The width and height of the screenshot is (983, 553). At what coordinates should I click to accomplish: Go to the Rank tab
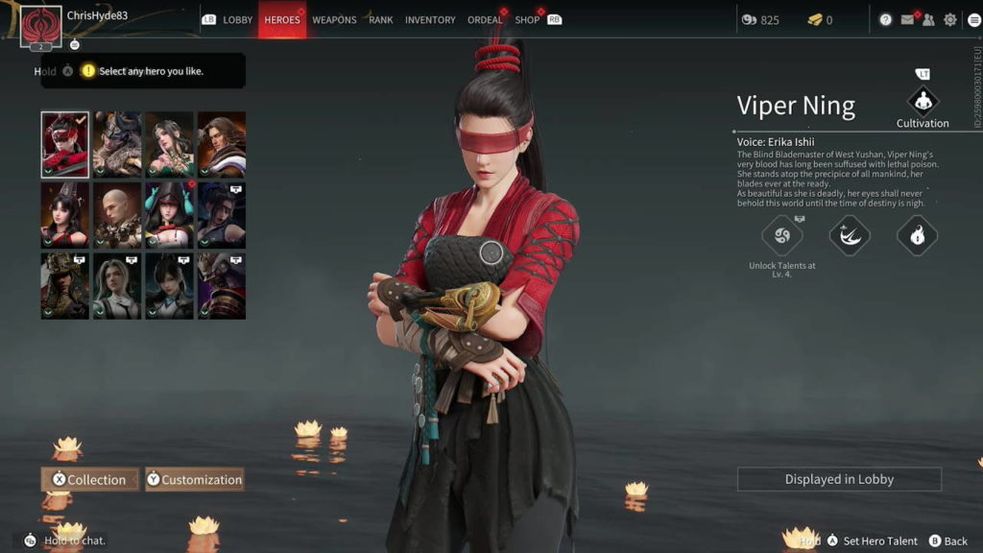381,20
